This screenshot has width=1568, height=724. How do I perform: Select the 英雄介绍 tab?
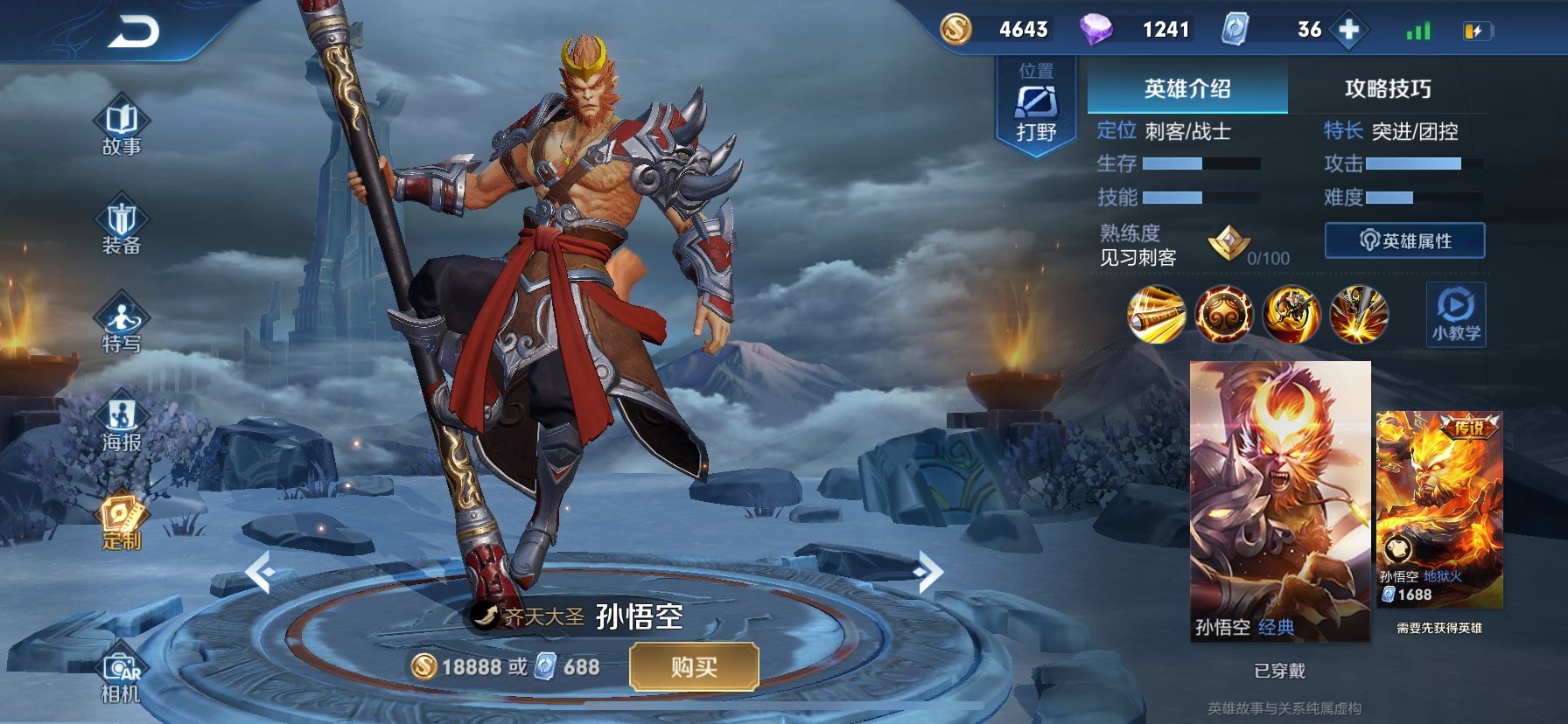1185,88
